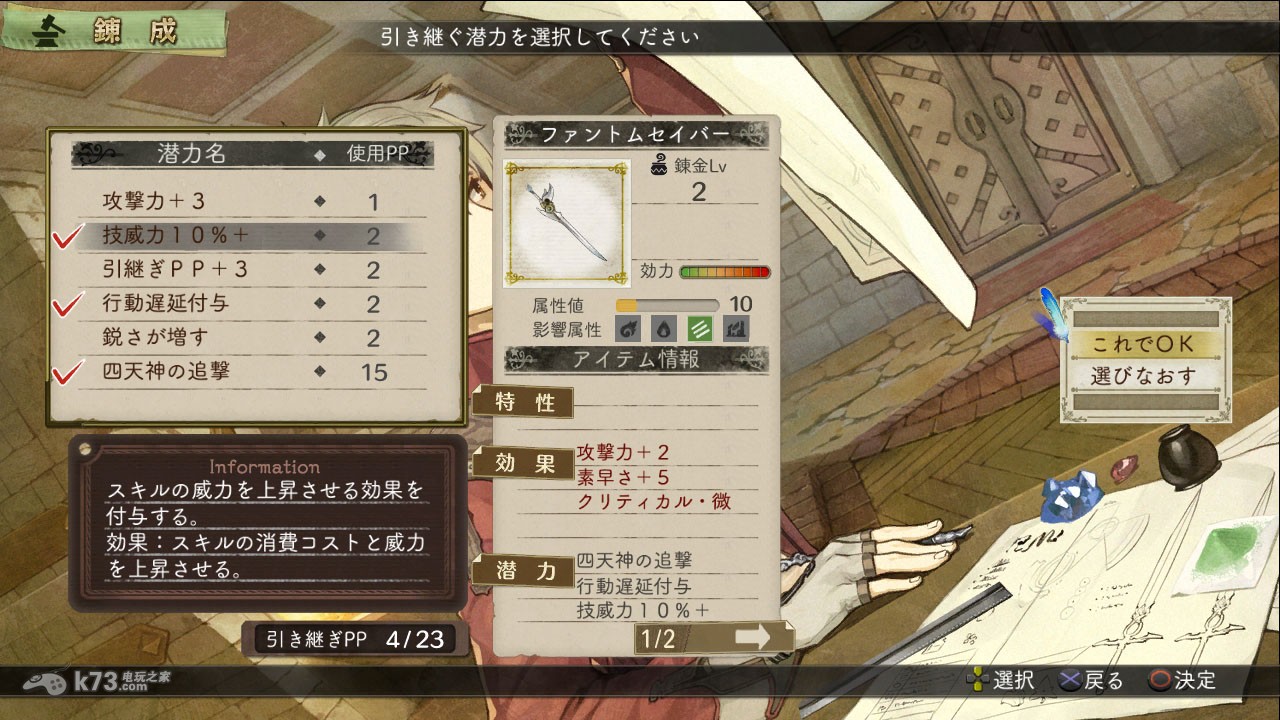Toggle the 技威力１０％＋ potential
The height and width of the screenshot is (720, 1280).
tap(250, 236)
